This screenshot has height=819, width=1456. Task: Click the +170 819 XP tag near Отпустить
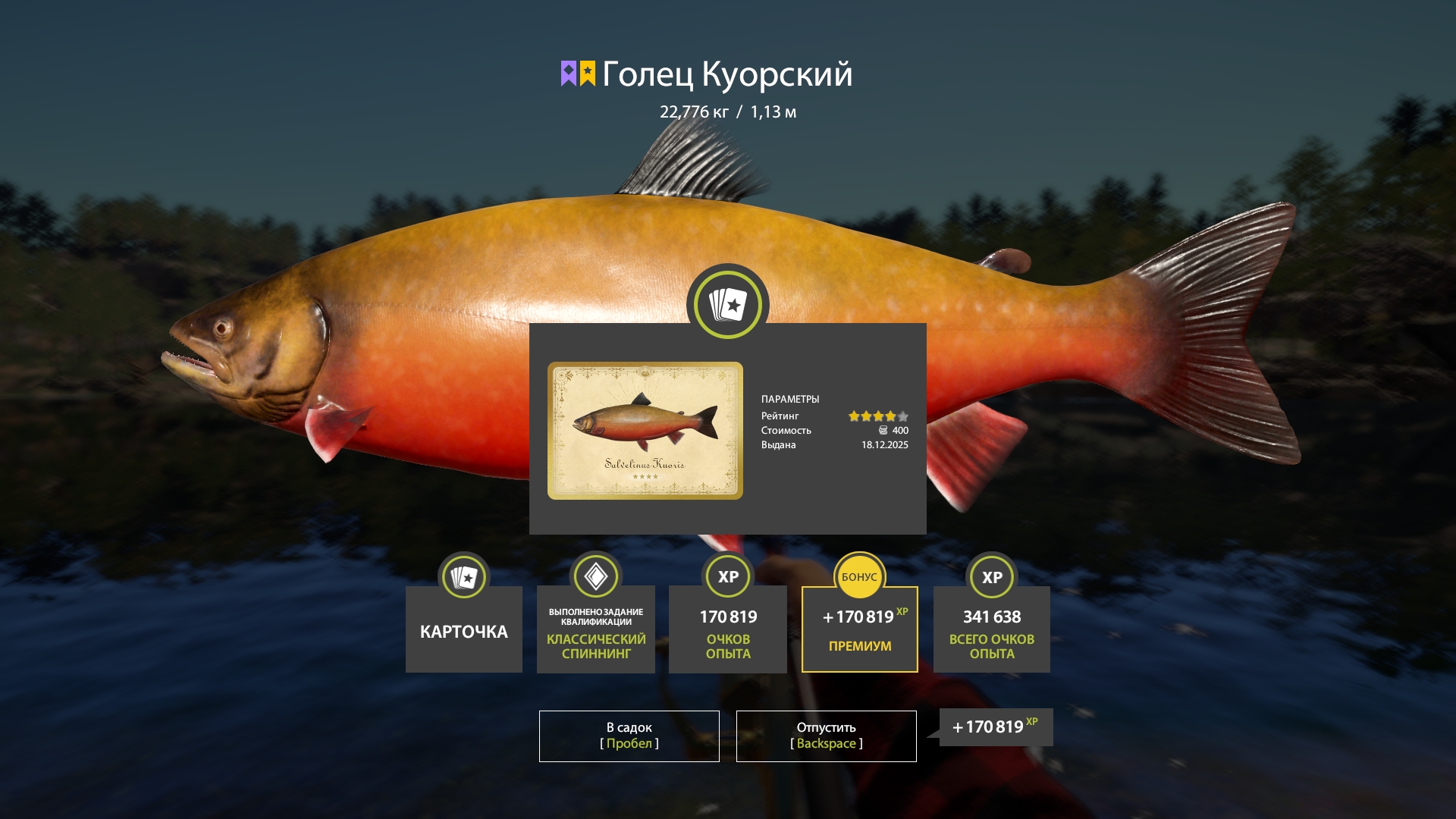click(994, 726)
